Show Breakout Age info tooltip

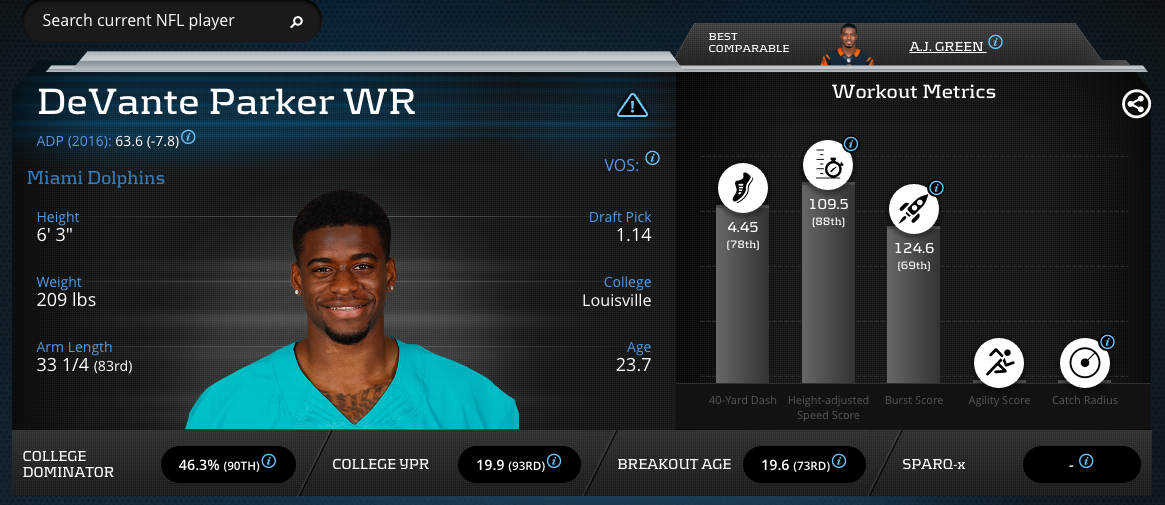pos(838,462)
